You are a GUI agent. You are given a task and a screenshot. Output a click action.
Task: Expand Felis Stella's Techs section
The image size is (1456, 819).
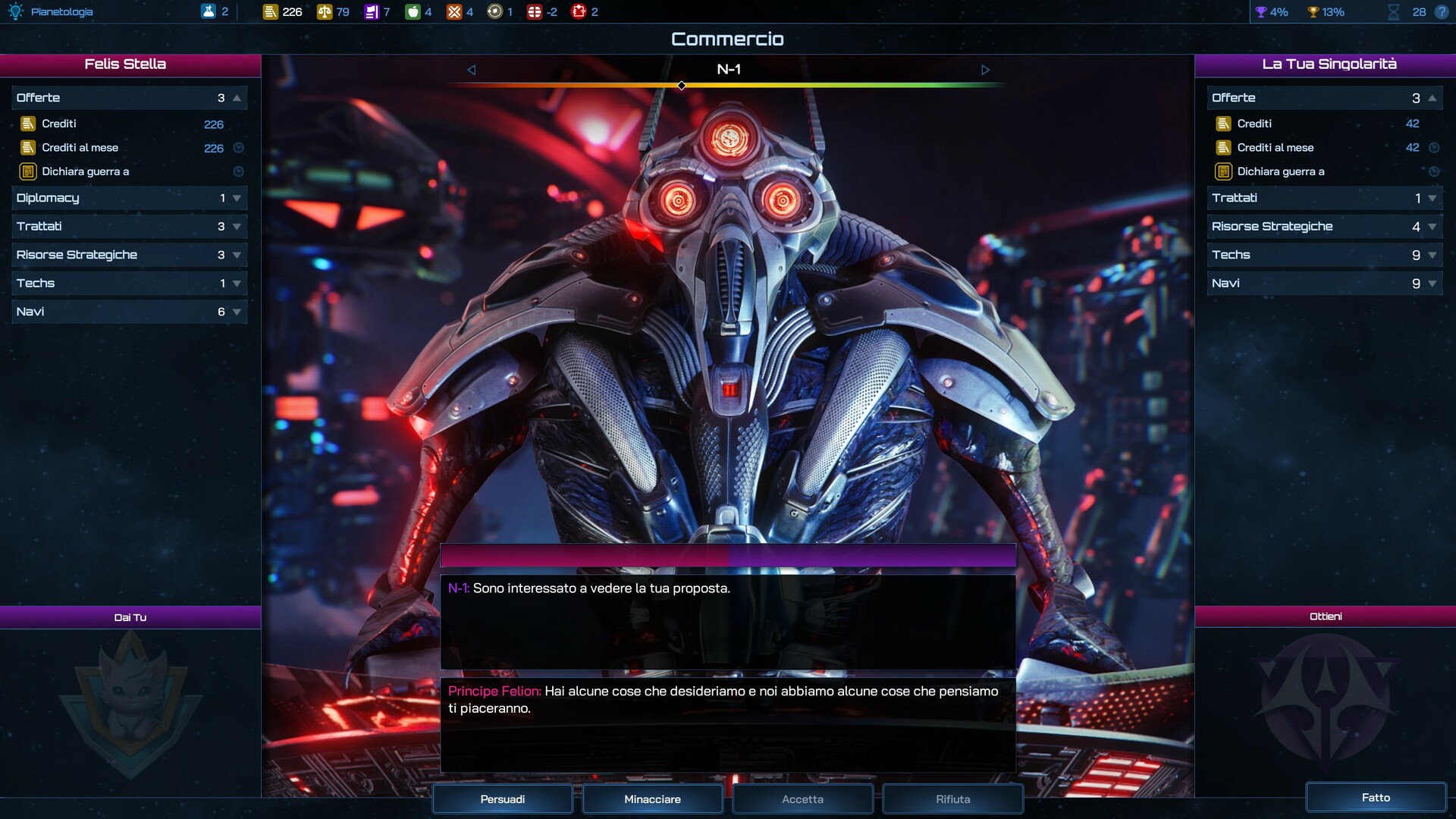click(x=129, y=283)
